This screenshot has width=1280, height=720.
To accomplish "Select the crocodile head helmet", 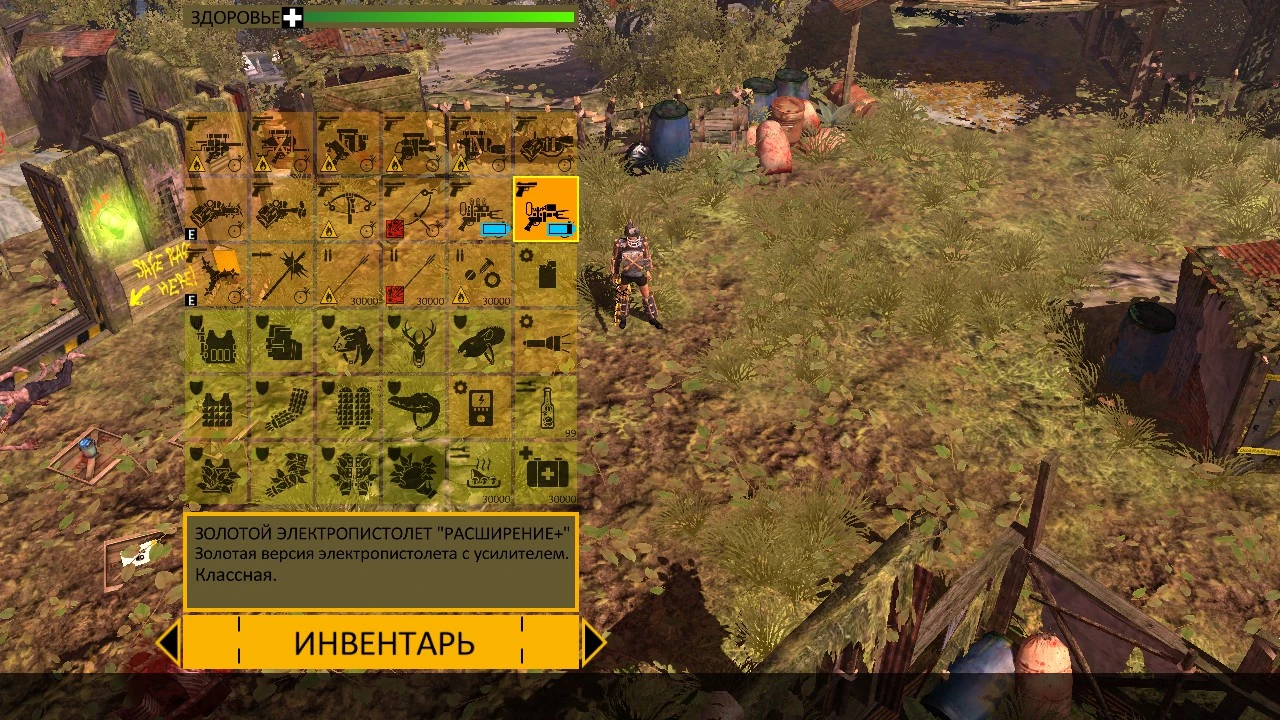I will (413, 410).
